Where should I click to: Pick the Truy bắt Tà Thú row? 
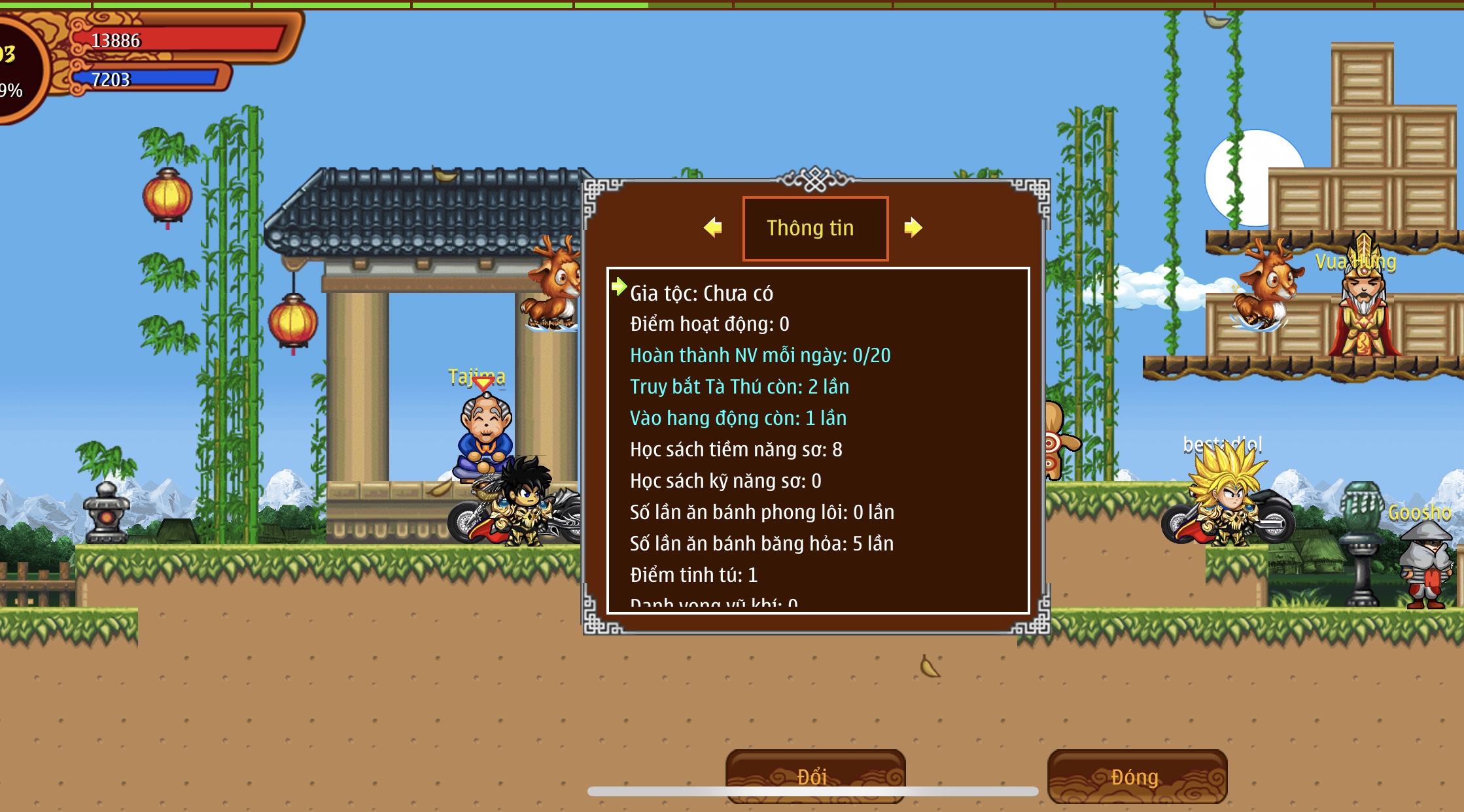(739, 387)
